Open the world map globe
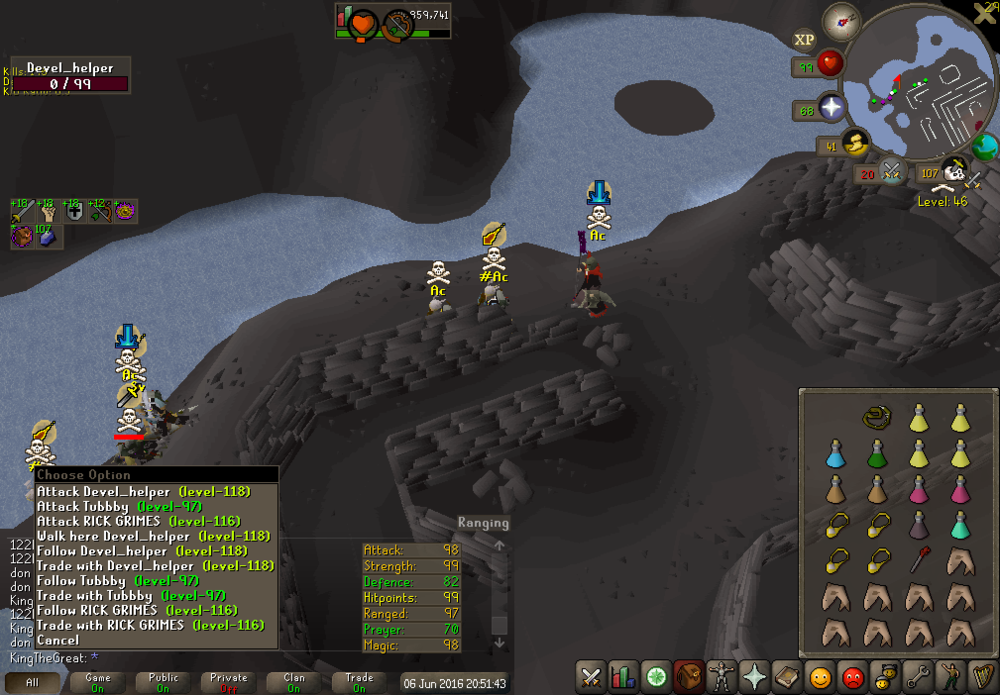Image resolution: width=1000 pixels, height=695 pixels. 984,146
